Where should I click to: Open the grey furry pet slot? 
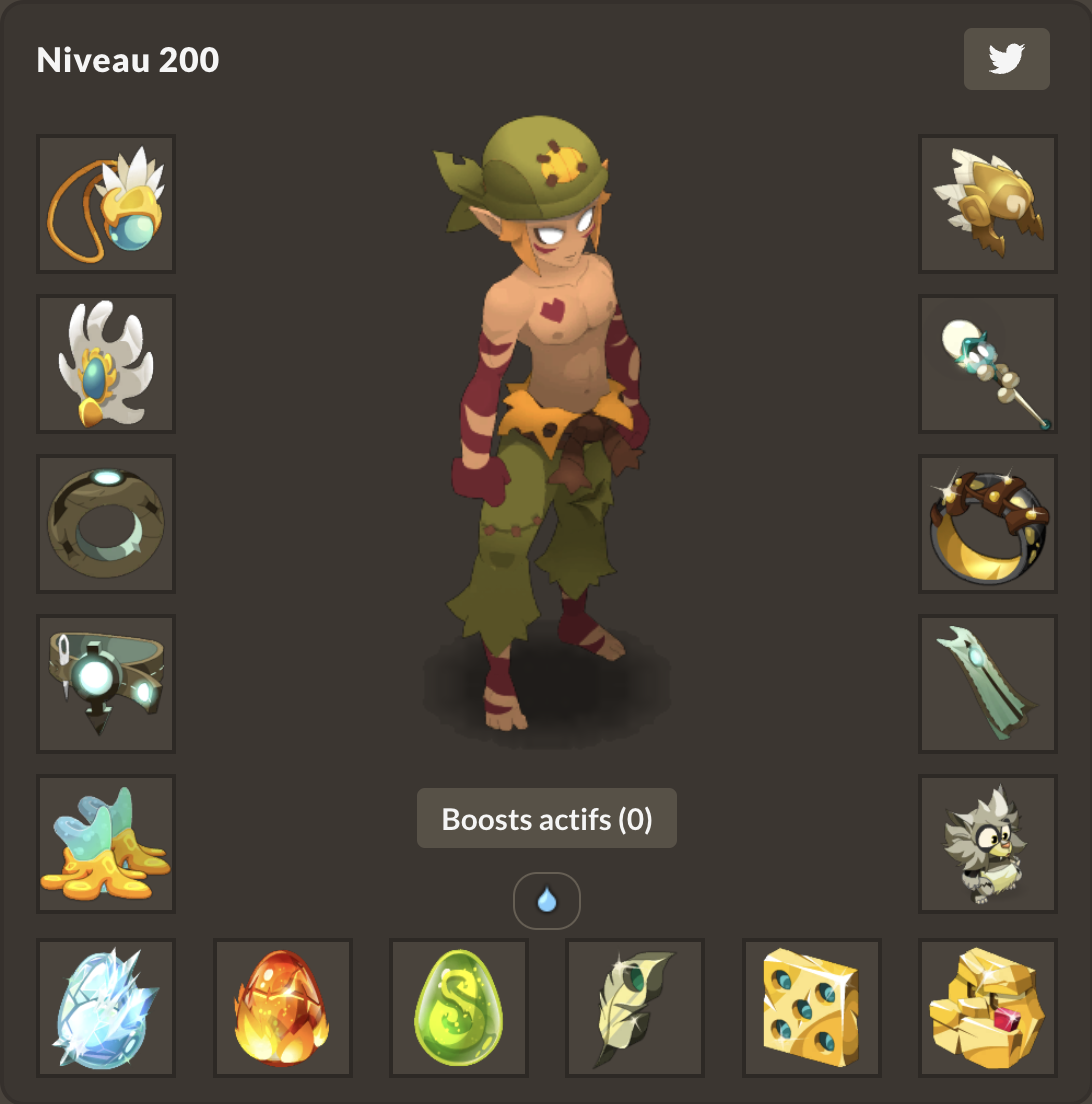(988, 844)
